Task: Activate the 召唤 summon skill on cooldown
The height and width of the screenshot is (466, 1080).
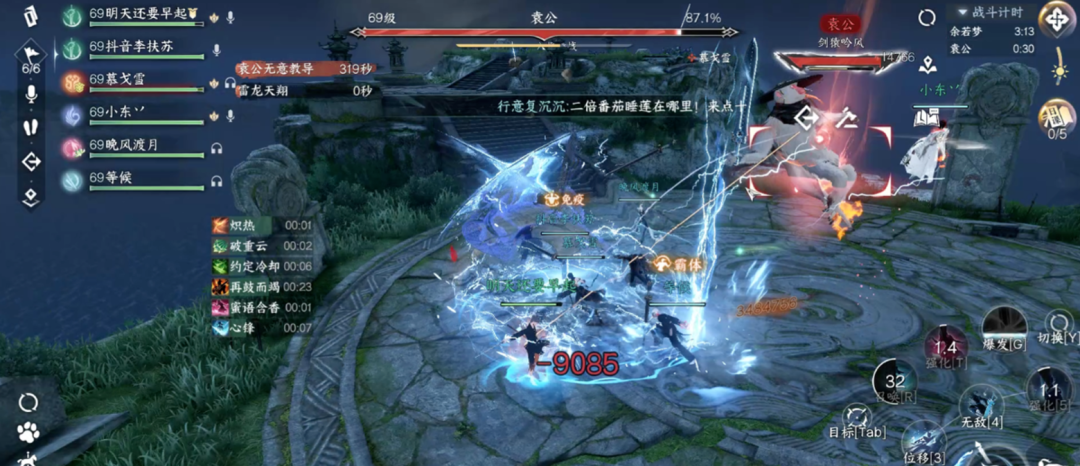Action: 895,383
